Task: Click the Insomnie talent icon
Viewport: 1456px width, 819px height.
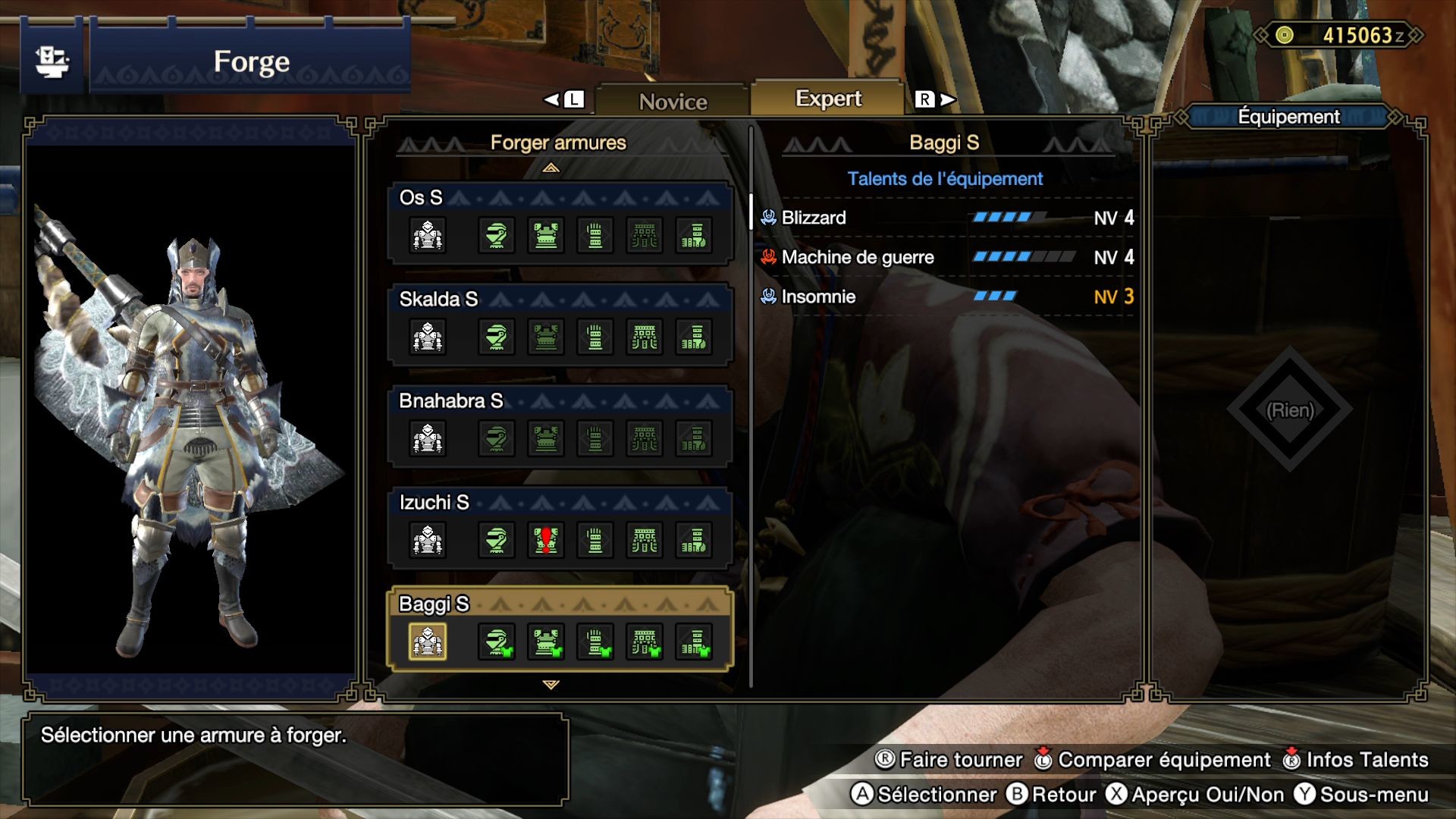Action: [x=767, y=297]
